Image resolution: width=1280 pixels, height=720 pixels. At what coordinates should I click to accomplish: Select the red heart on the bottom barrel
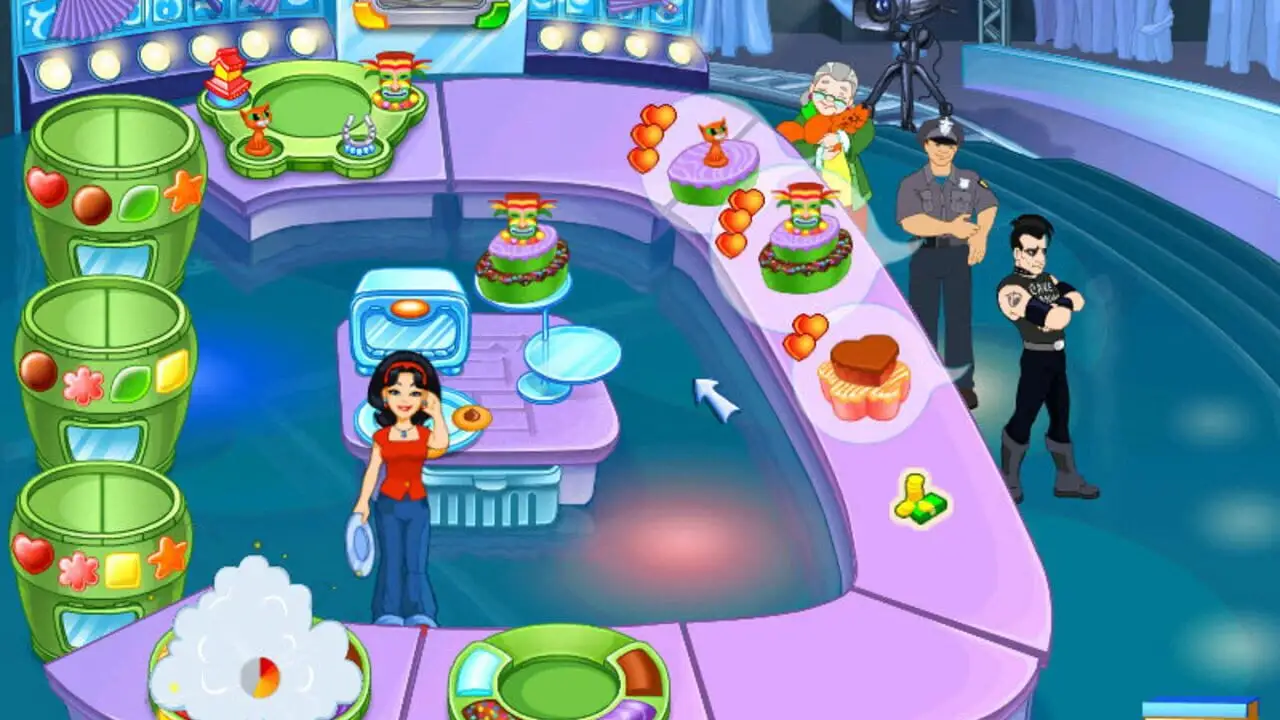(x=32, y=553)
